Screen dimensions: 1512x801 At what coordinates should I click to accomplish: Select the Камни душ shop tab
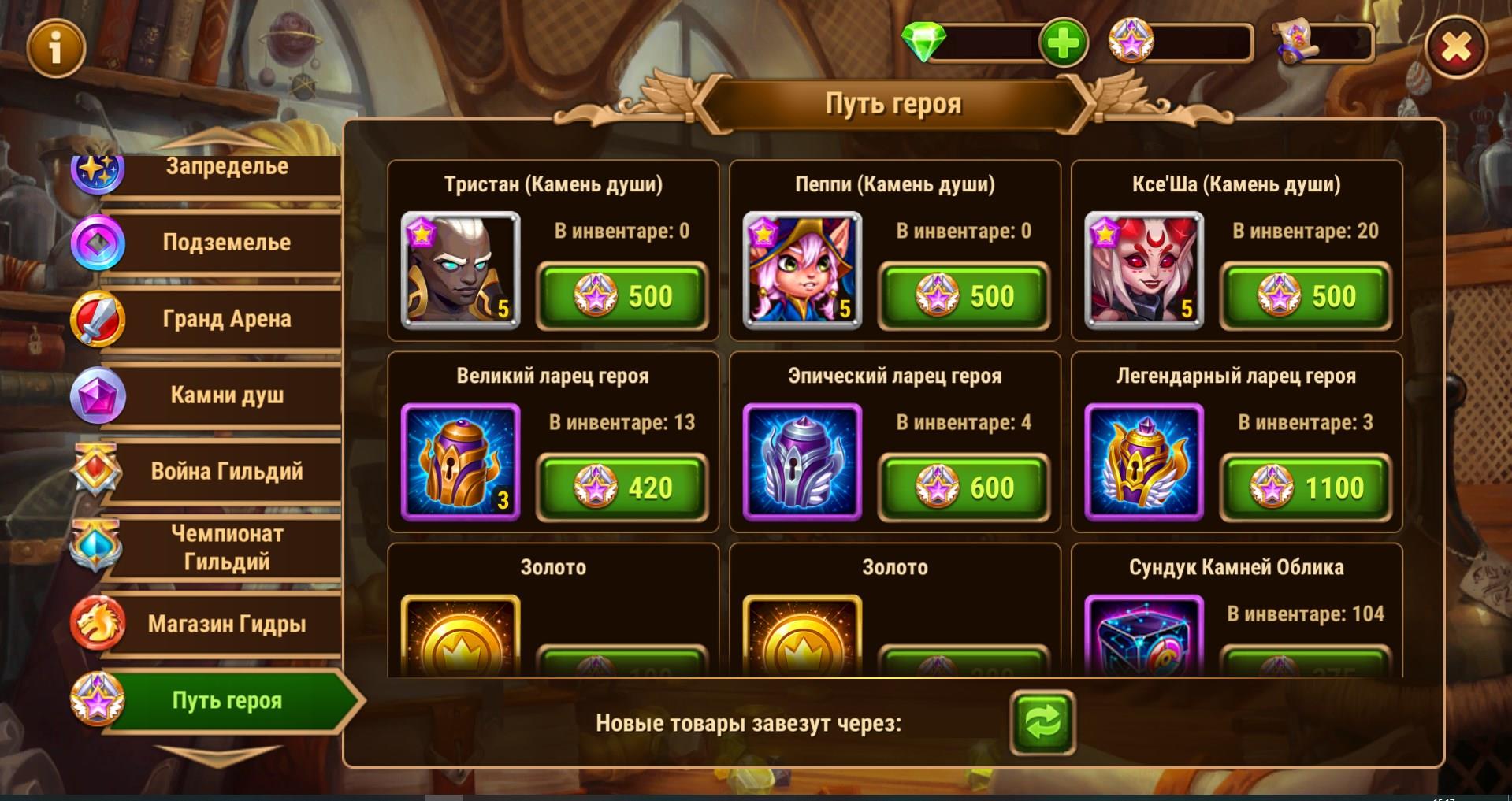[226, 395]
